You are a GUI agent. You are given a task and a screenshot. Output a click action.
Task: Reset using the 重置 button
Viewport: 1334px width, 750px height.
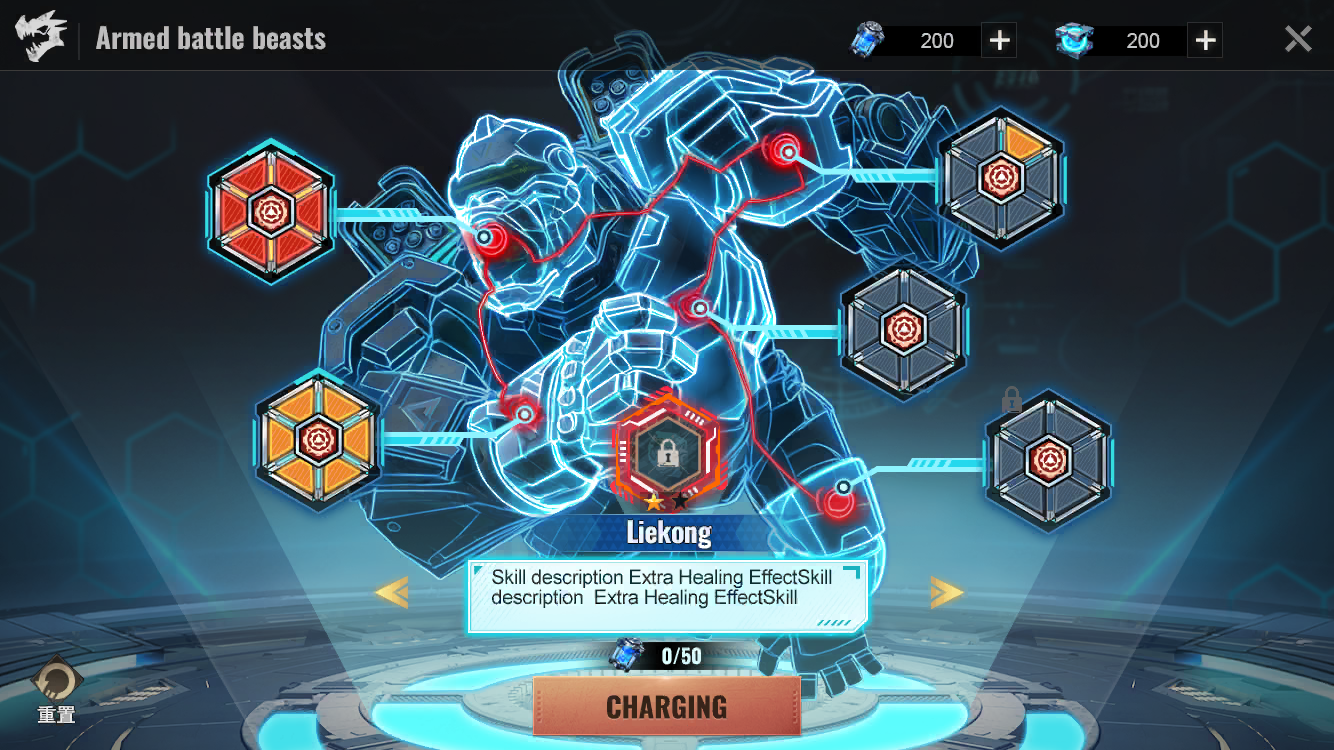(x=57, y=688)
